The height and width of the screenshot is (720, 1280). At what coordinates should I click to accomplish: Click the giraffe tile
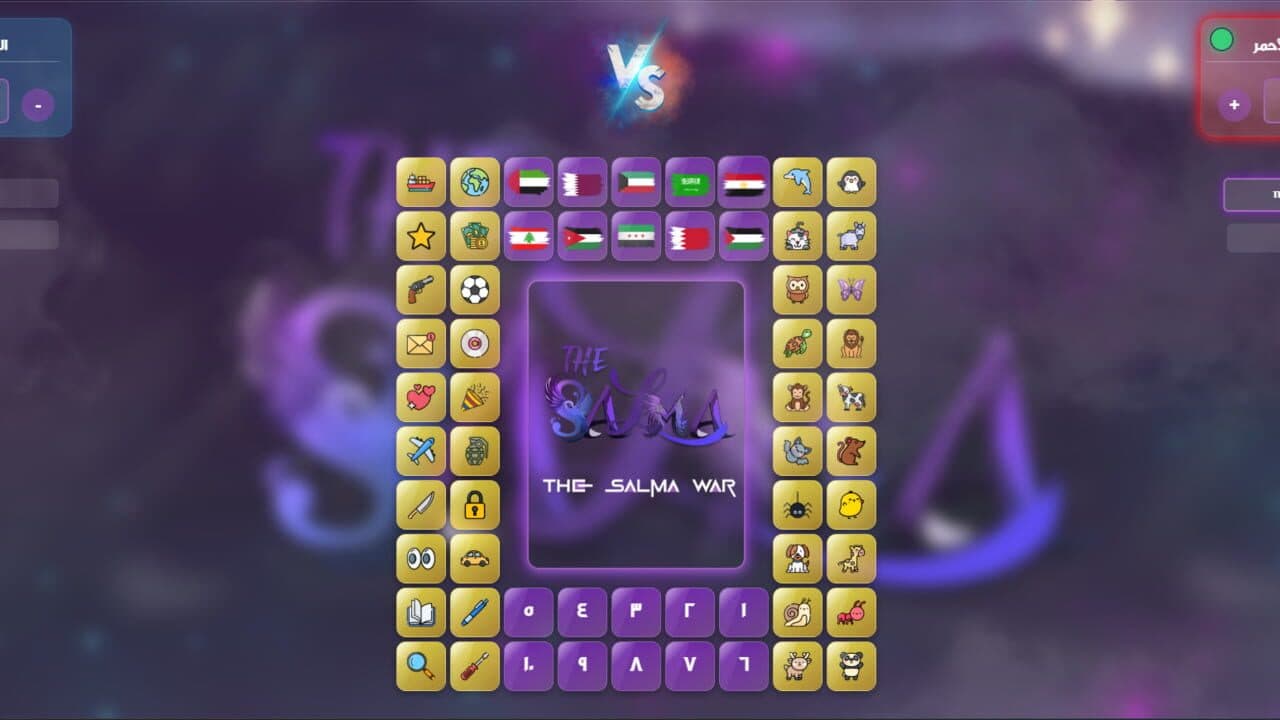click(852, 558)
